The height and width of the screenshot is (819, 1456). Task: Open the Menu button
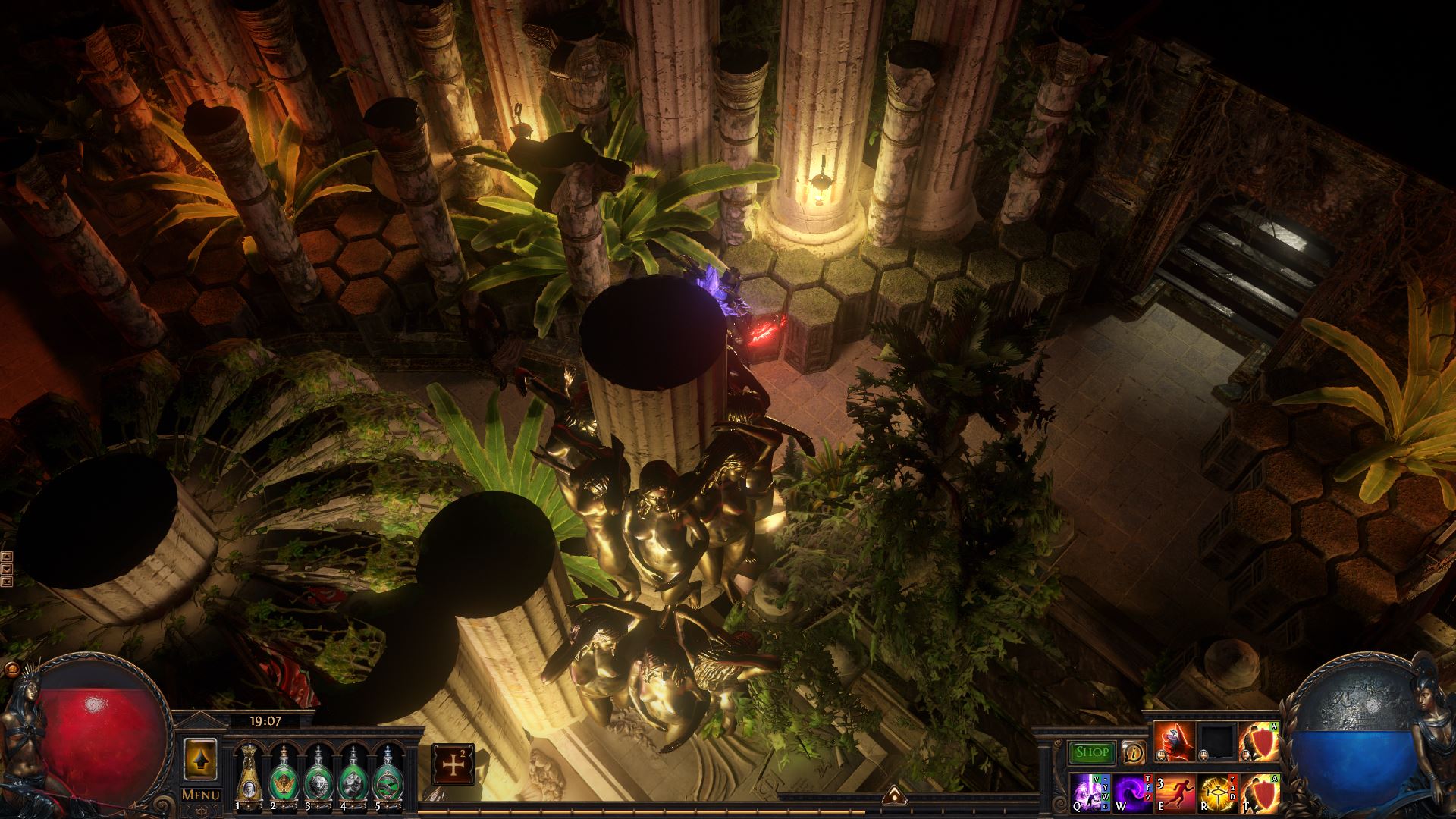pos(201,795)
